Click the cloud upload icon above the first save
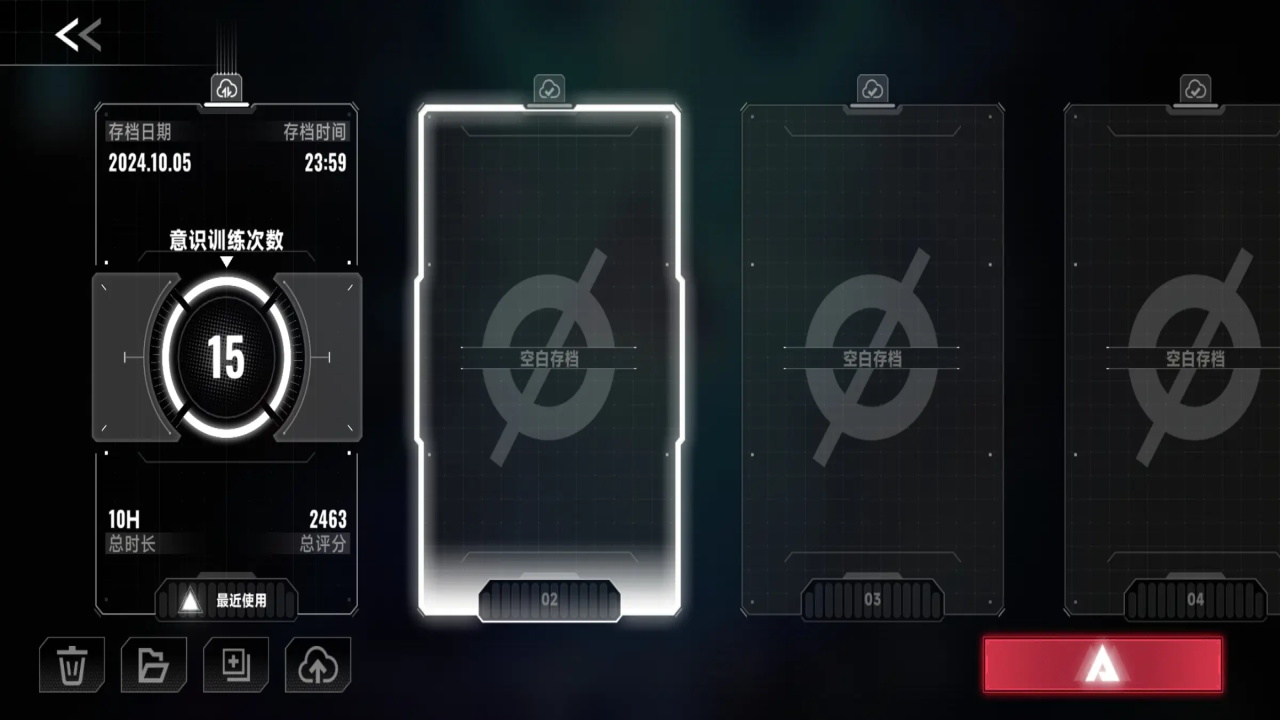Screen dimensions: 1280x720 pos(227,89)
